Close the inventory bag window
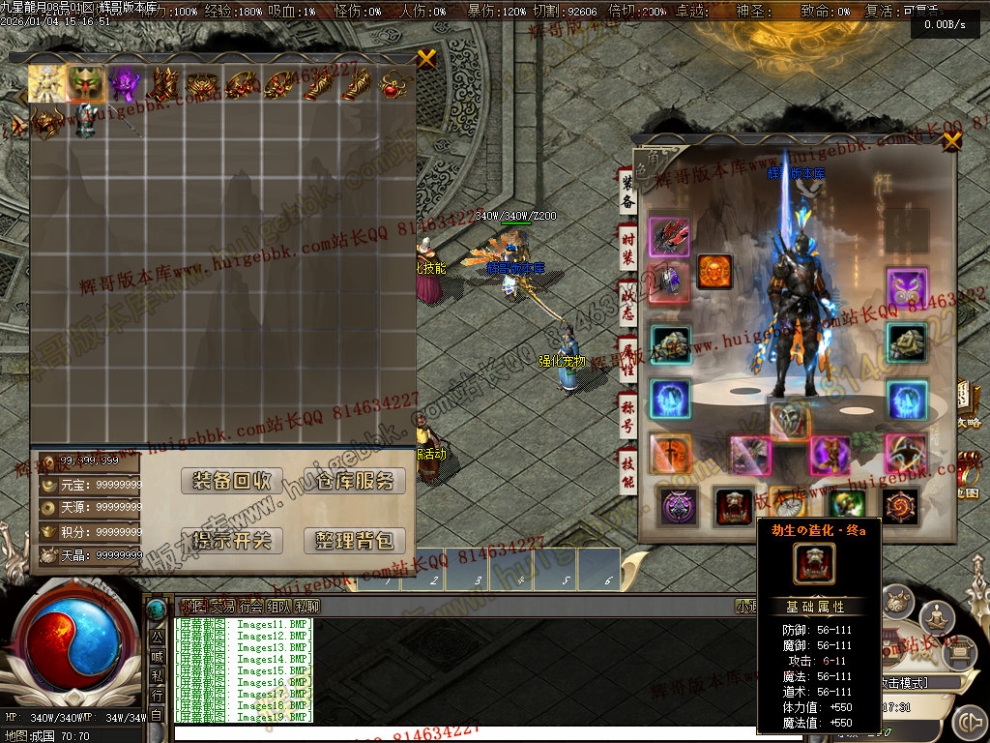The width and height of the screenshot is (990, 743). [x=427, y=58]
